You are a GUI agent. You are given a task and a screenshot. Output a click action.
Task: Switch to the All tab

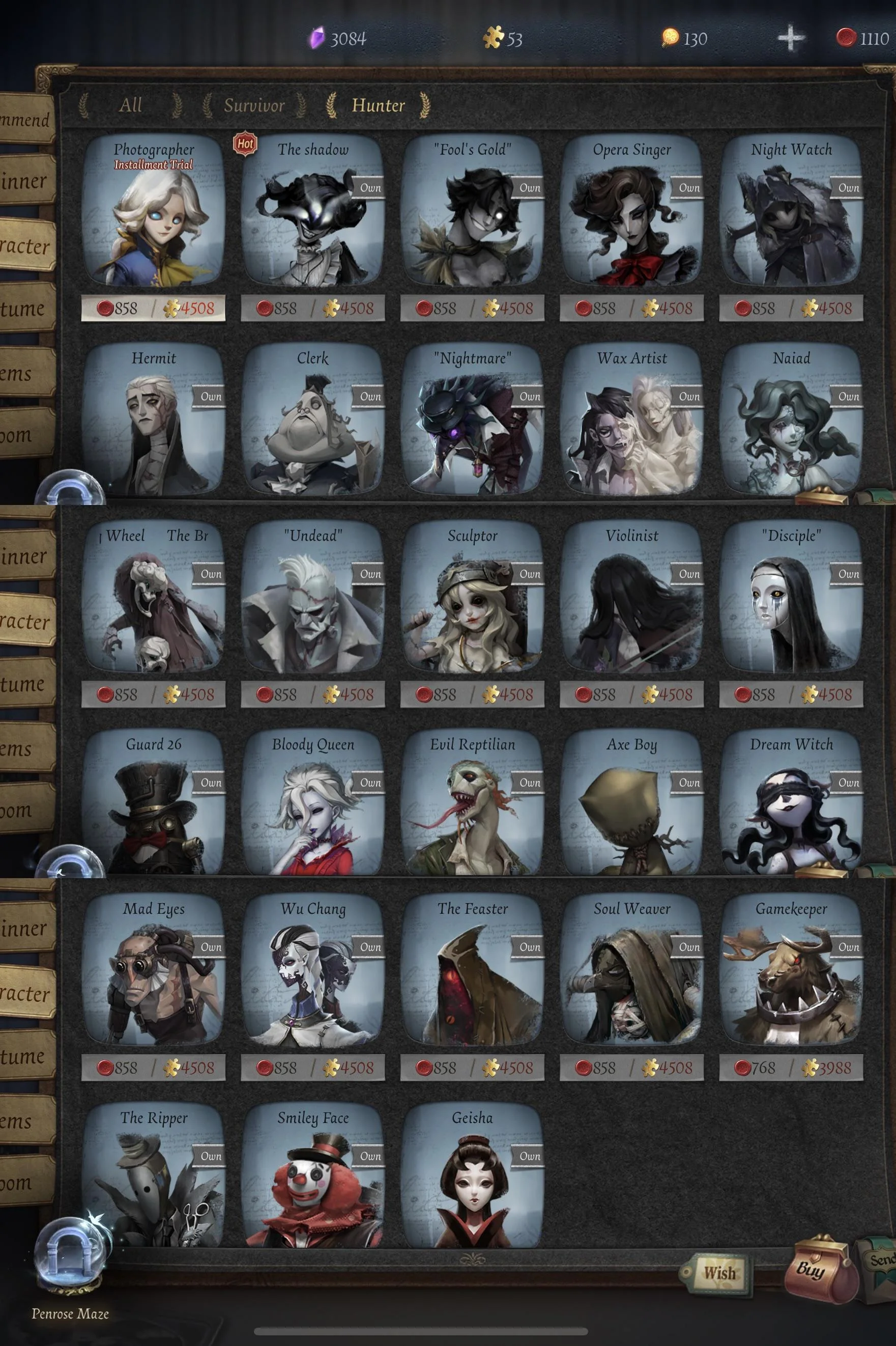[x=130, y=106]
